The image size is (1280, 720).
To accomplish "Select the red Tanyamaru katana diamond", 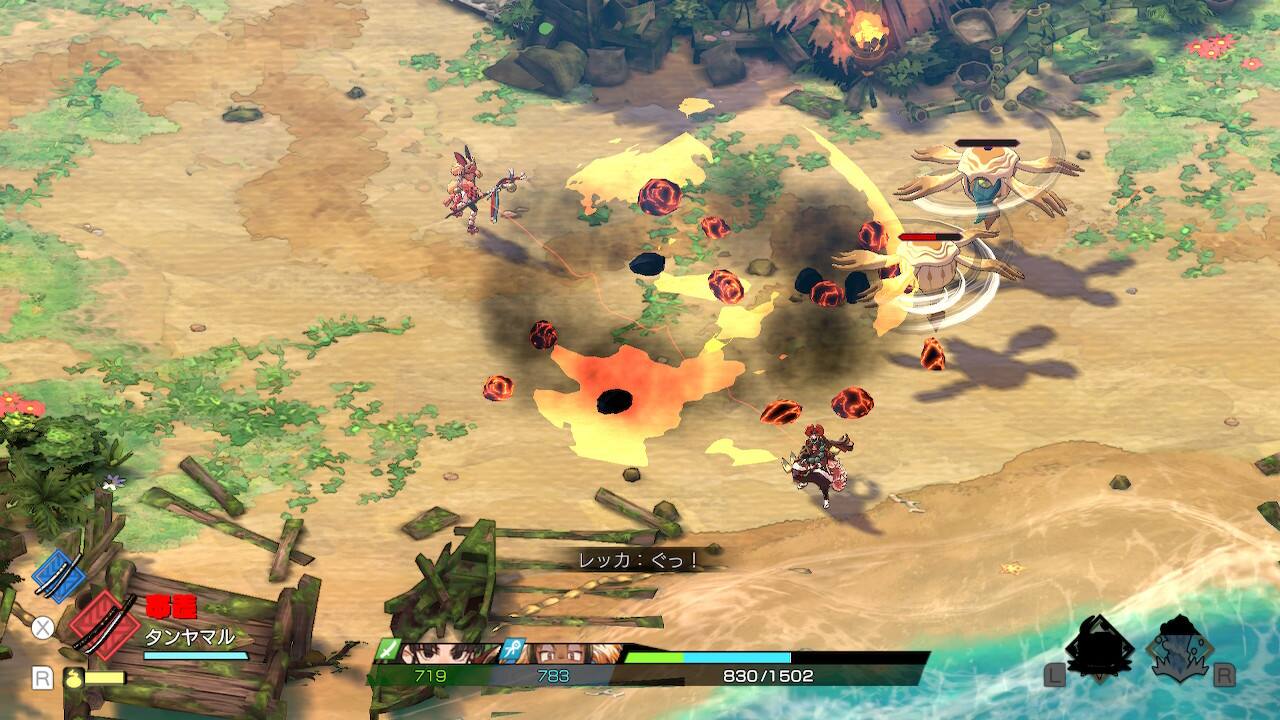I will click(104, 625).
